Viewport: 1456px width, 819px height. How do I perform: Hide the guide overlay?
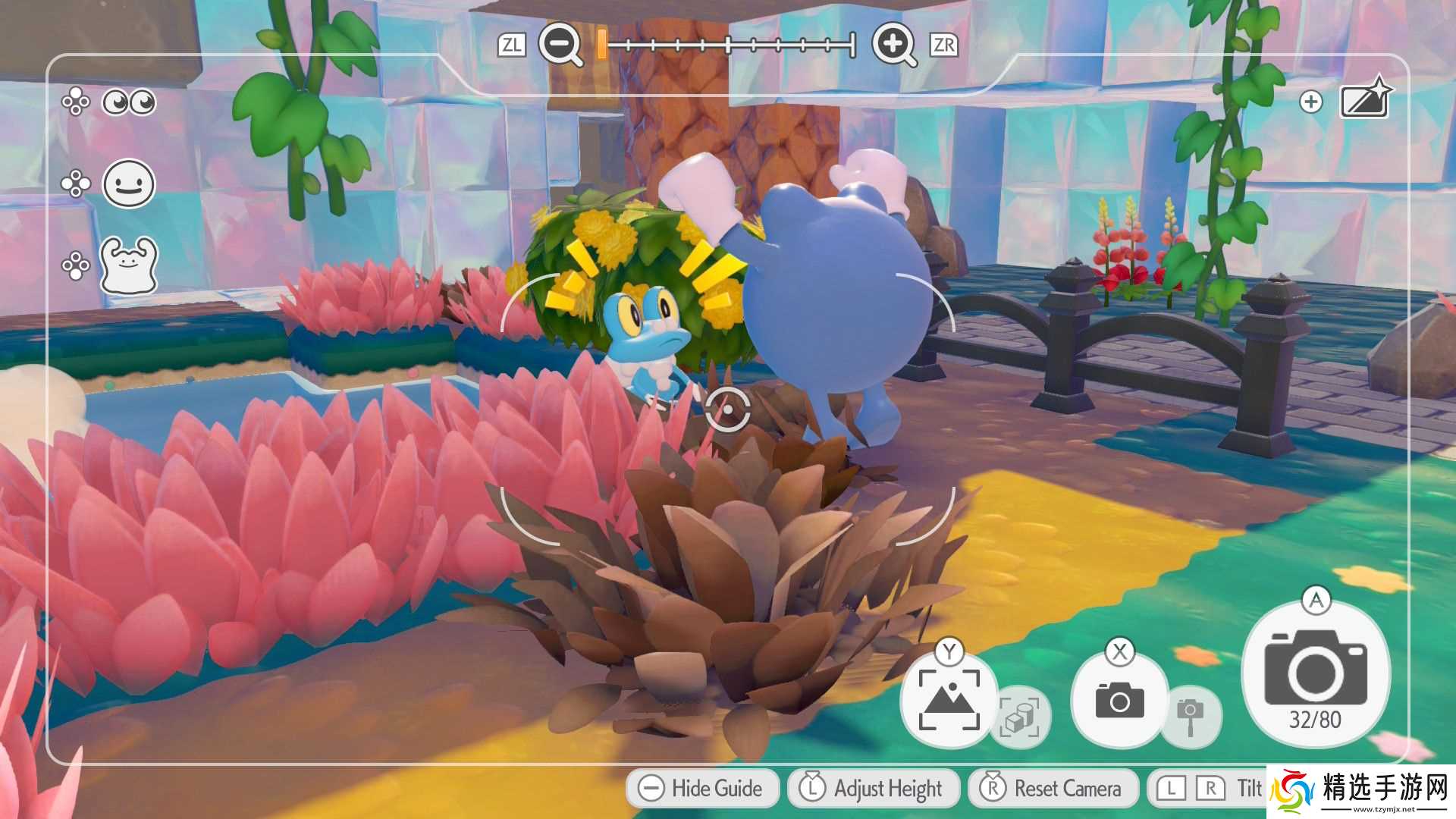702,789
